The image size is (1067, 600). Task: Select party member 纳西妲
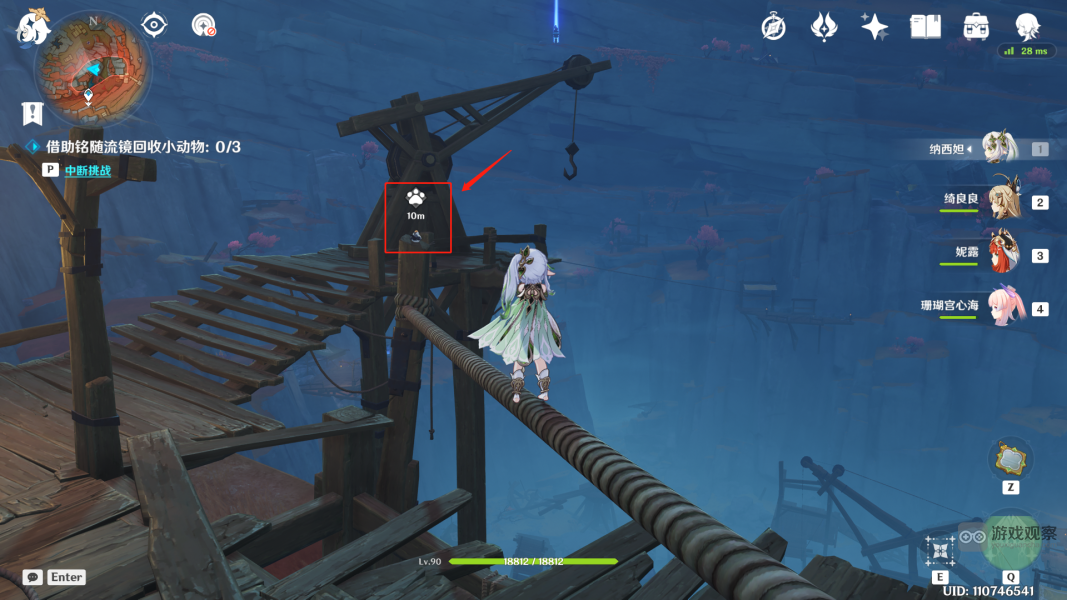[999, 148]
